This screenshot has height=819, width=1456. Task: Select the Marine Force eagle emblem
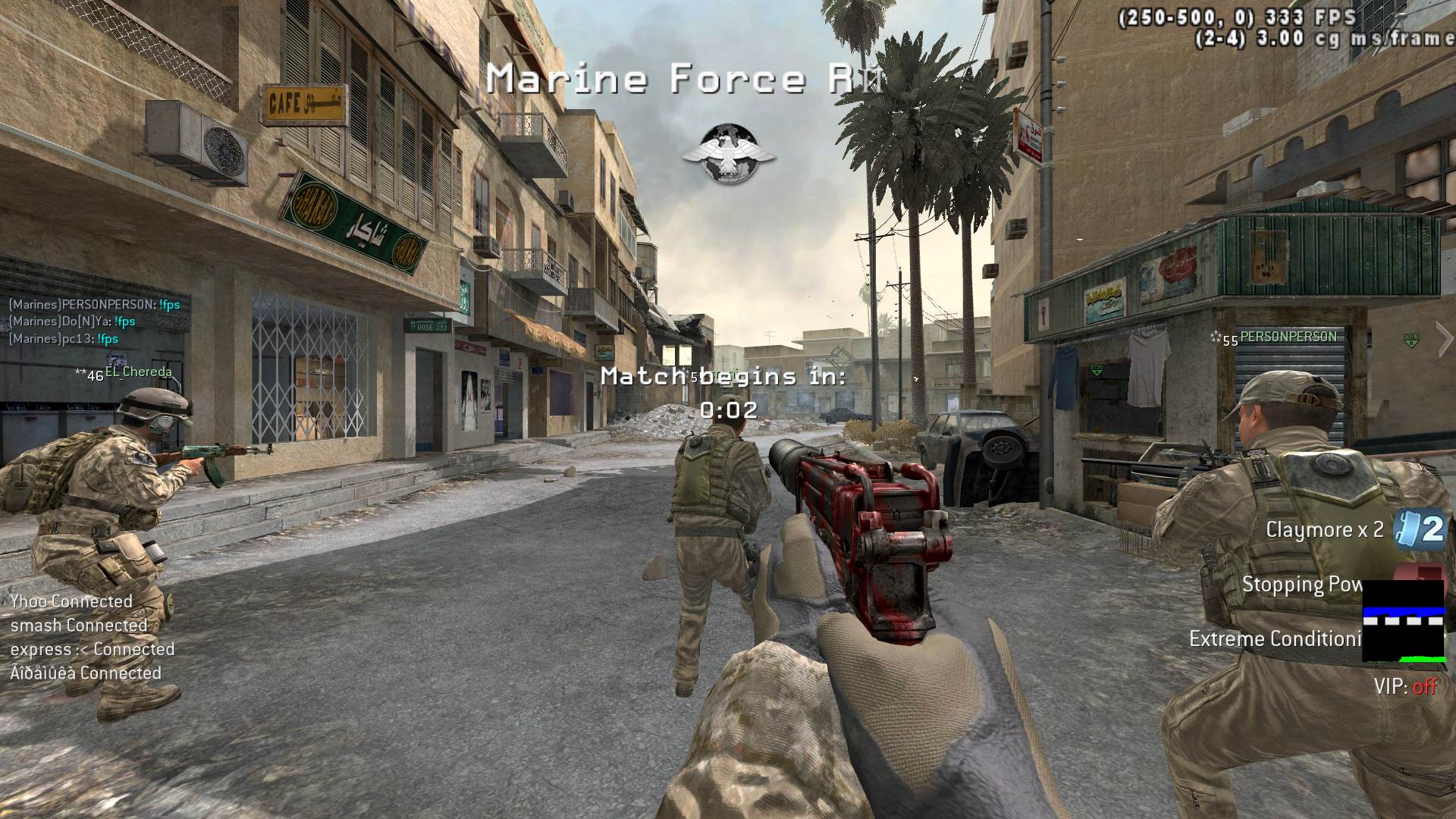pyautogui.click(x=728, y=155)
